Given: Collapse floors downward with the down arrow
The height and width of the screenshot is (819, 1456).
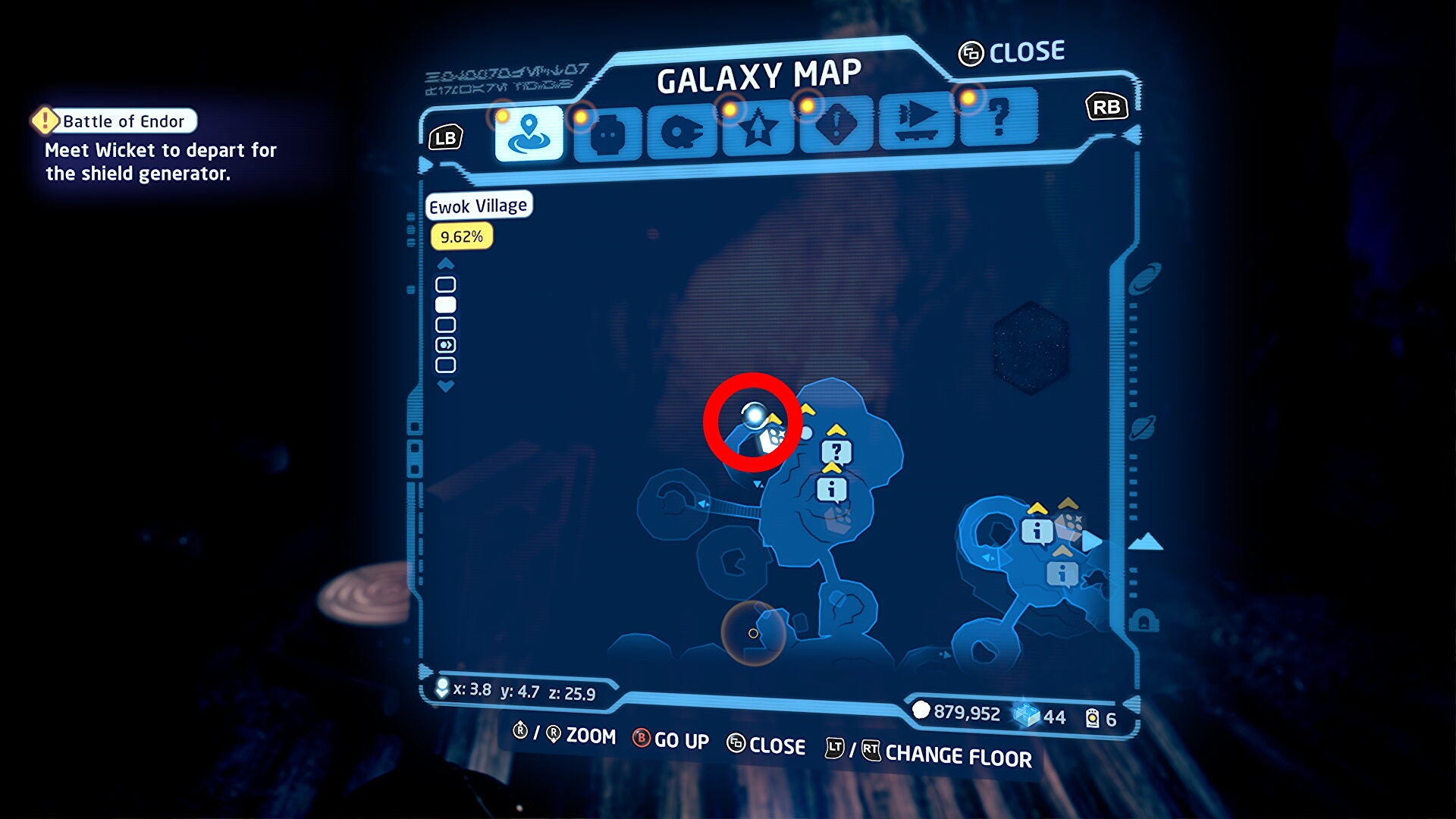Looking at the screenshot, I should click(446, 388).
